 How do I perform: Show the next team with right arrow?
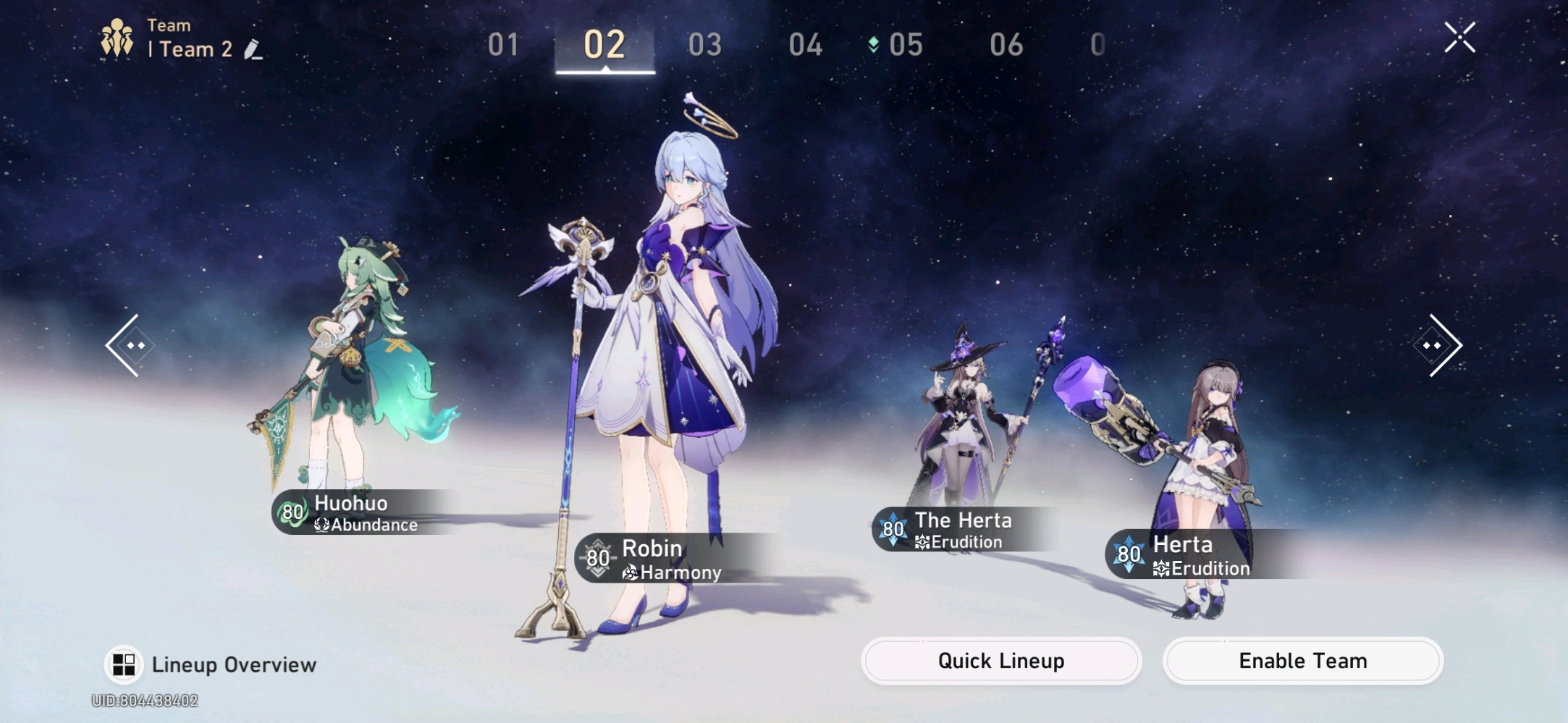point(1438,345)
